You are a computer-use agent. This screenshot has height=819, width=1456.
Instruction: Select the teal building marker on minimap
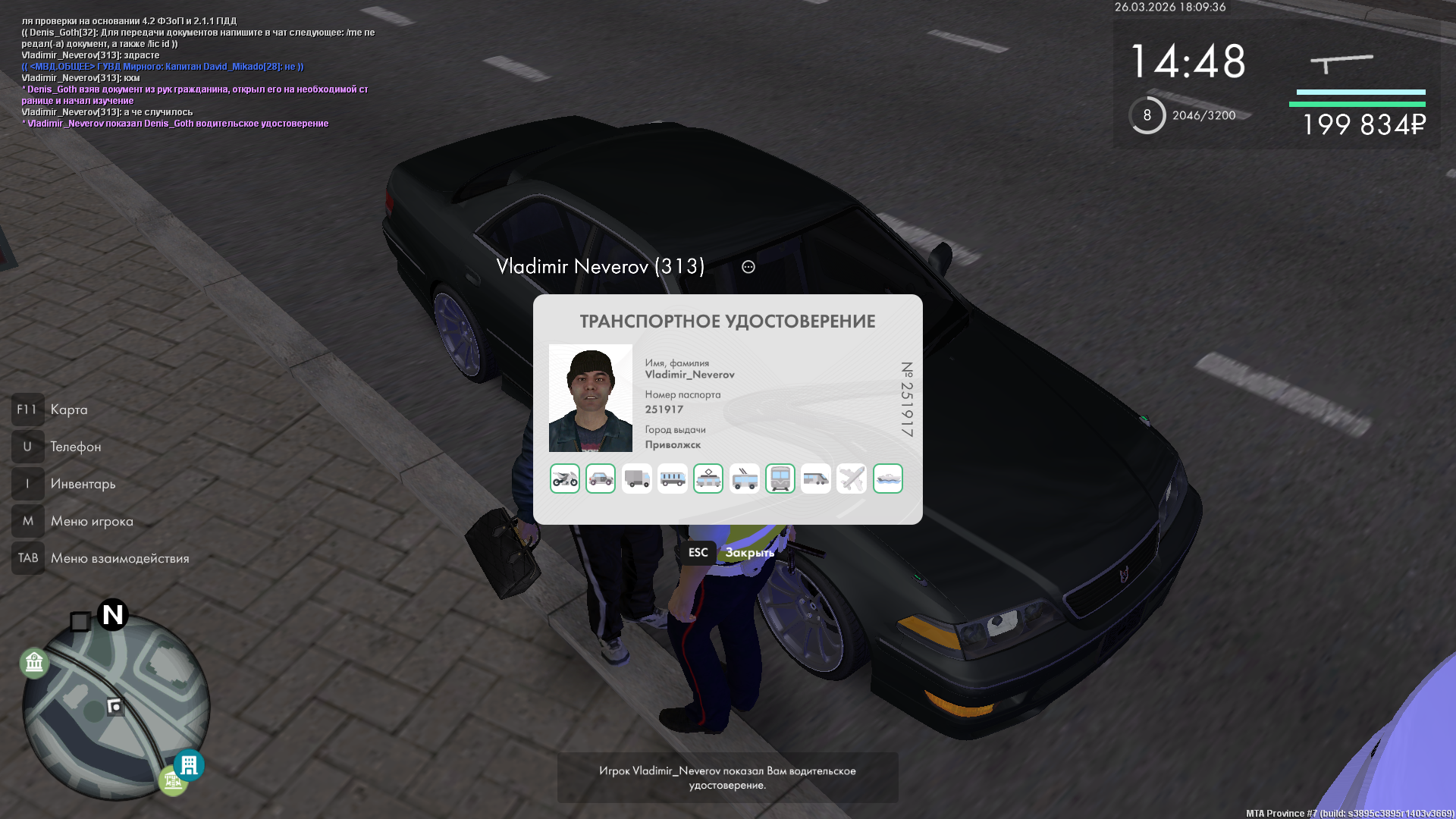click(189, 764)
